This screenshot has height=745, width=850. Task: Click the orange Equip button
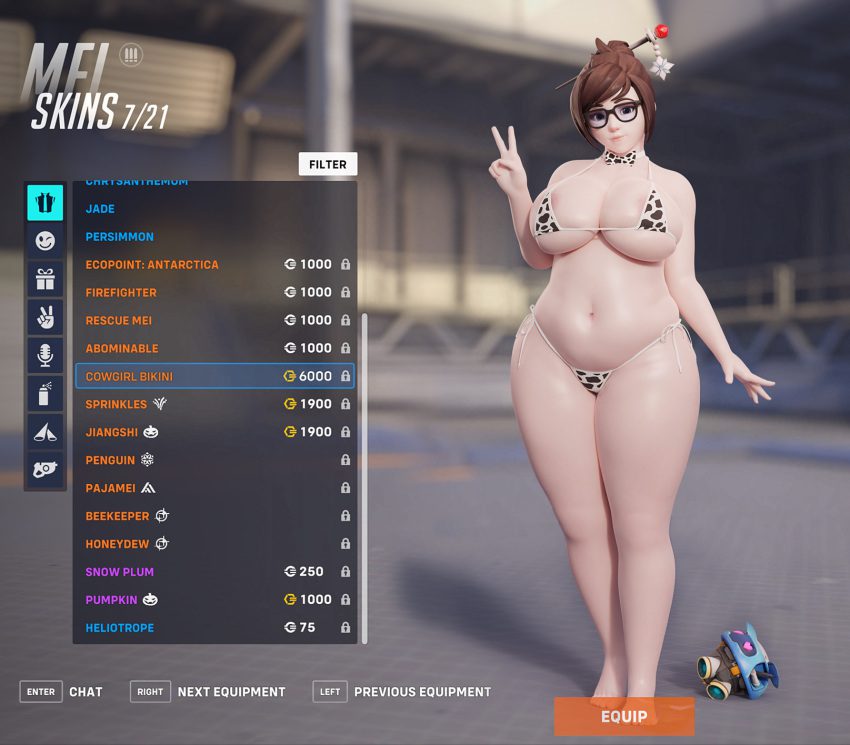624,716
